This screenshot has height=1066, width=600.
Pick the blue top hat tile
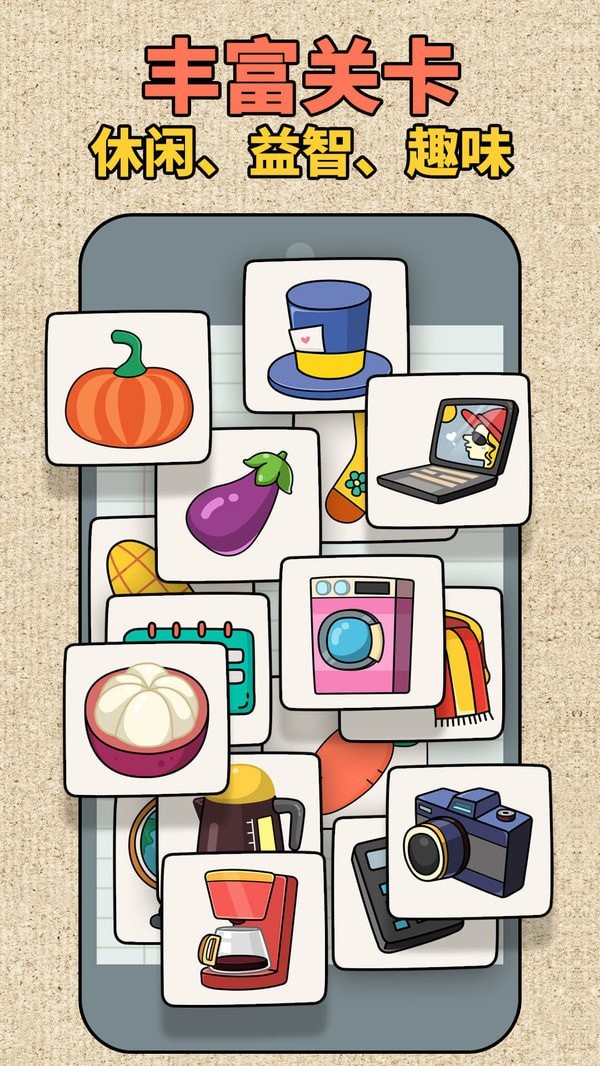coord(325,335)
